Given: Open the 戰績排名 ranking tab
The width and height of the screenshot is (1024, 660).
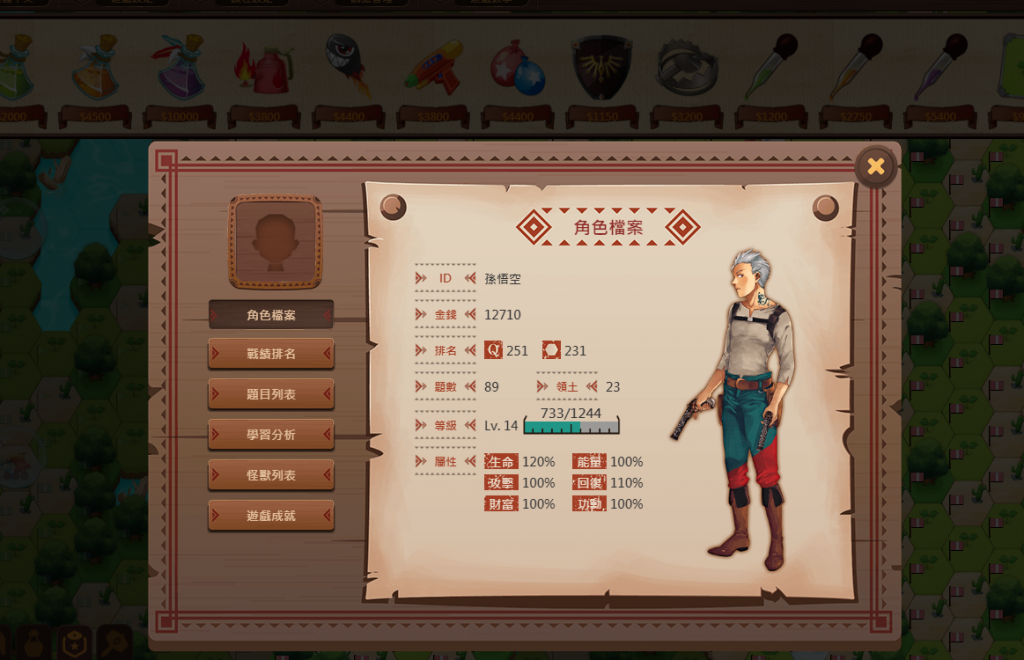Looking at the screenshot, I should (x=271, y=353).
